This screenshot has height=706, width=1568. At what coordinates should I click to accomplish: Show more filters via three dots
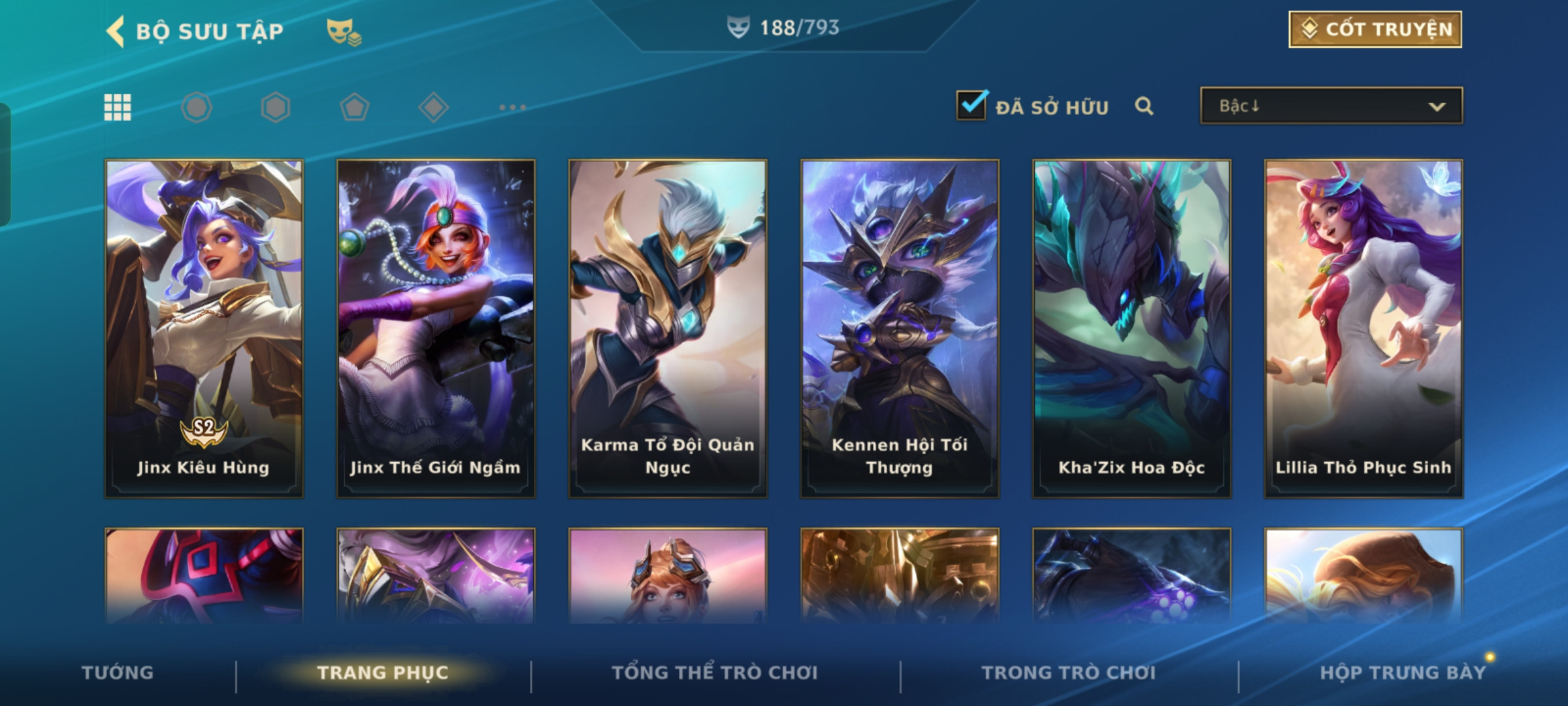pos(512,107)
